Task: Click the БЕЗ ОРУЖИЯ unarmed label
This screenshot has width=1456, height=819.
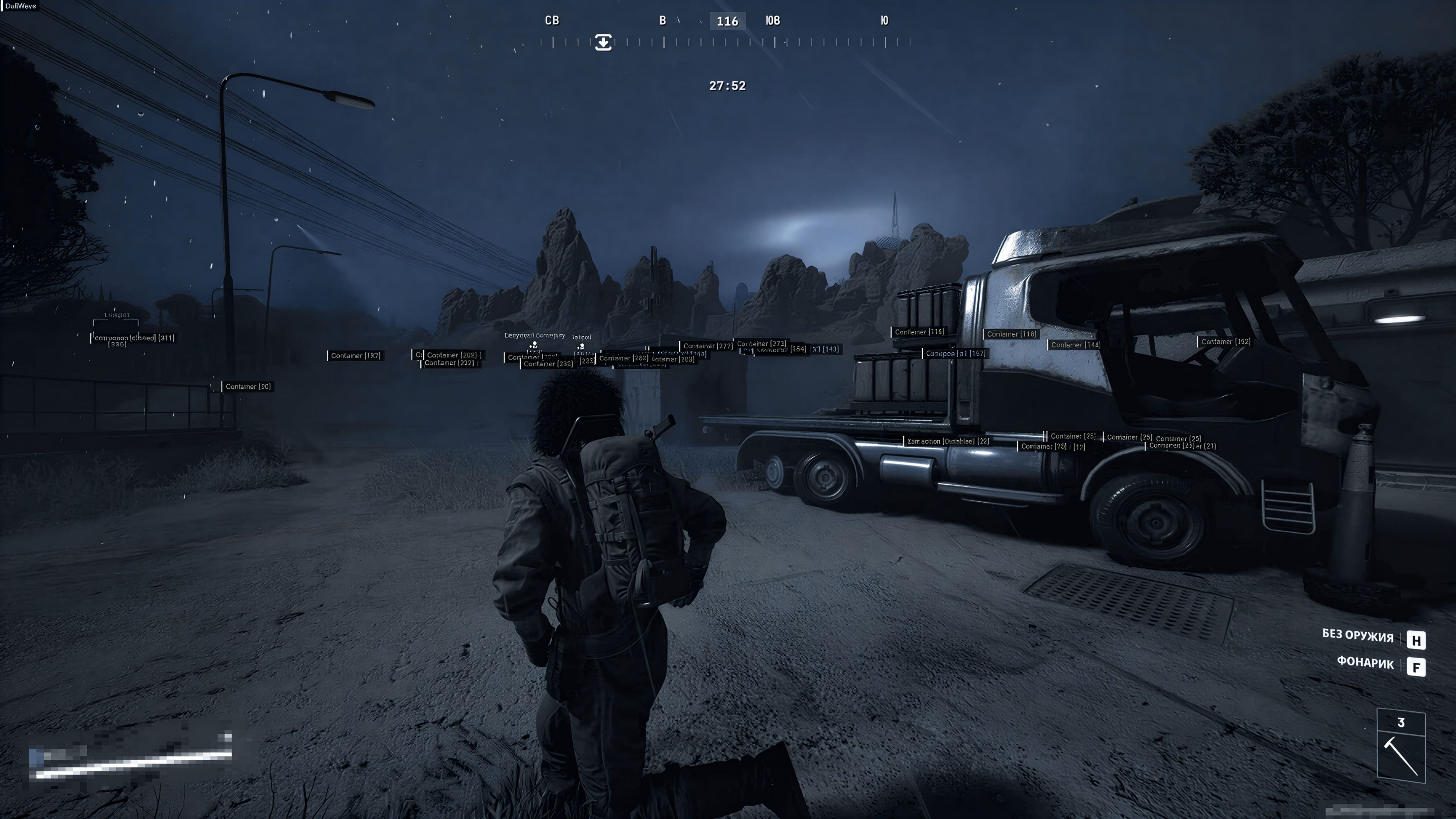Action: (x=1358, y=636)
